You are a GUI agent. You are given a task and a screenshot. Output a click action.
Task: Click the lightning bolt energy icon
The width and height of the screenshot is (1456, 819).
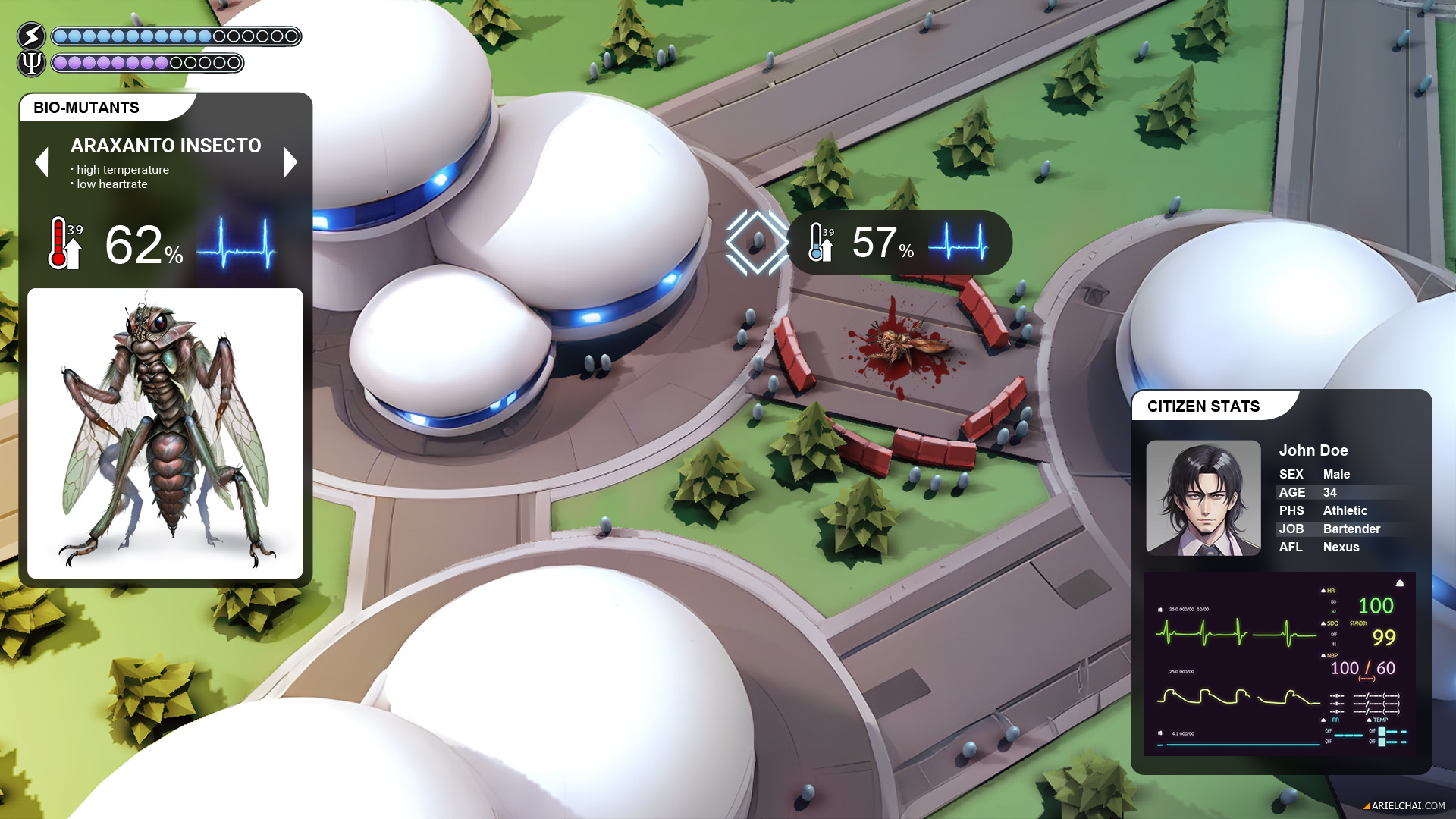point(31,36)
